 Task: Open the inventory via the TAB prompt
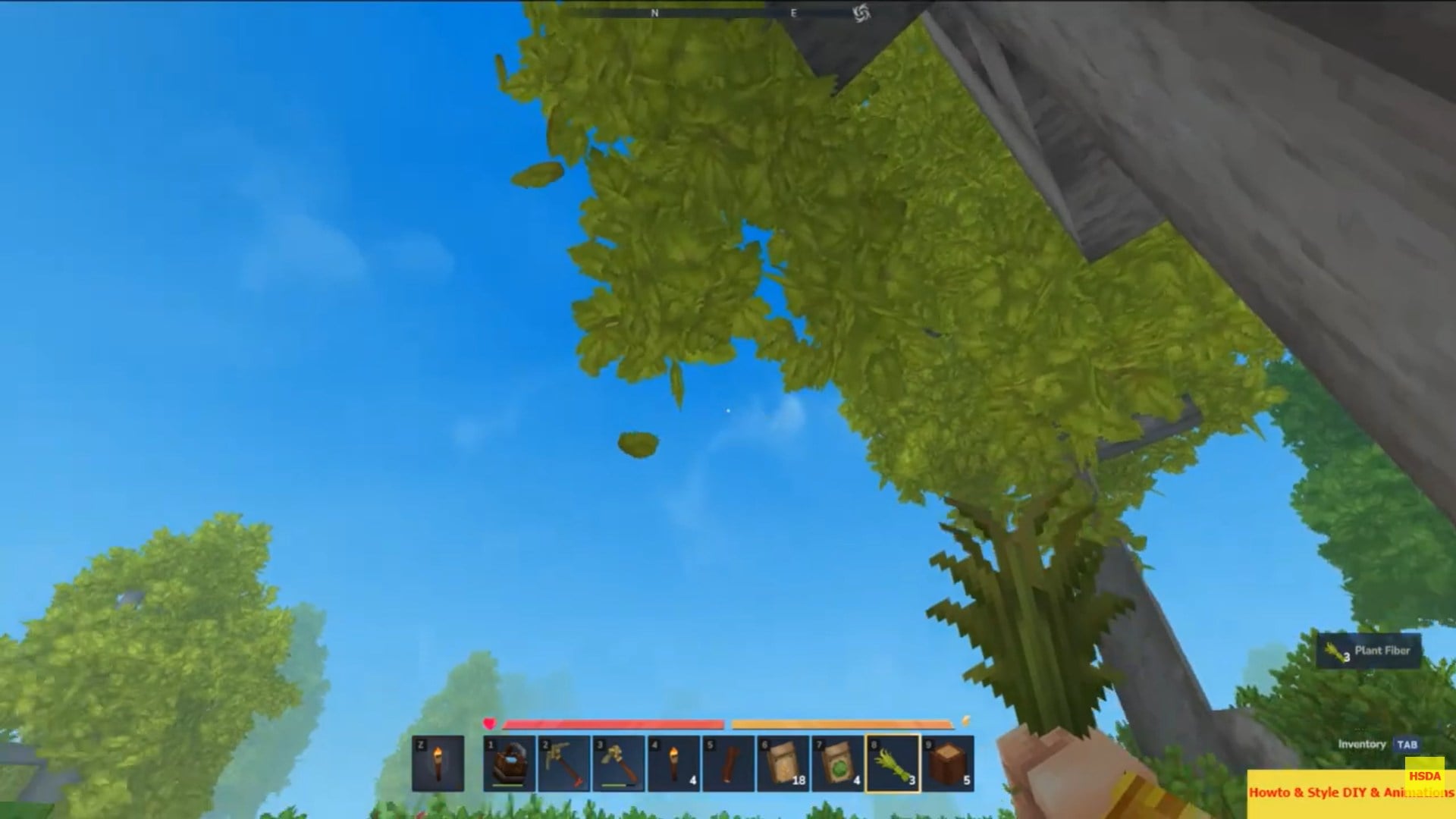point(1407,745)
